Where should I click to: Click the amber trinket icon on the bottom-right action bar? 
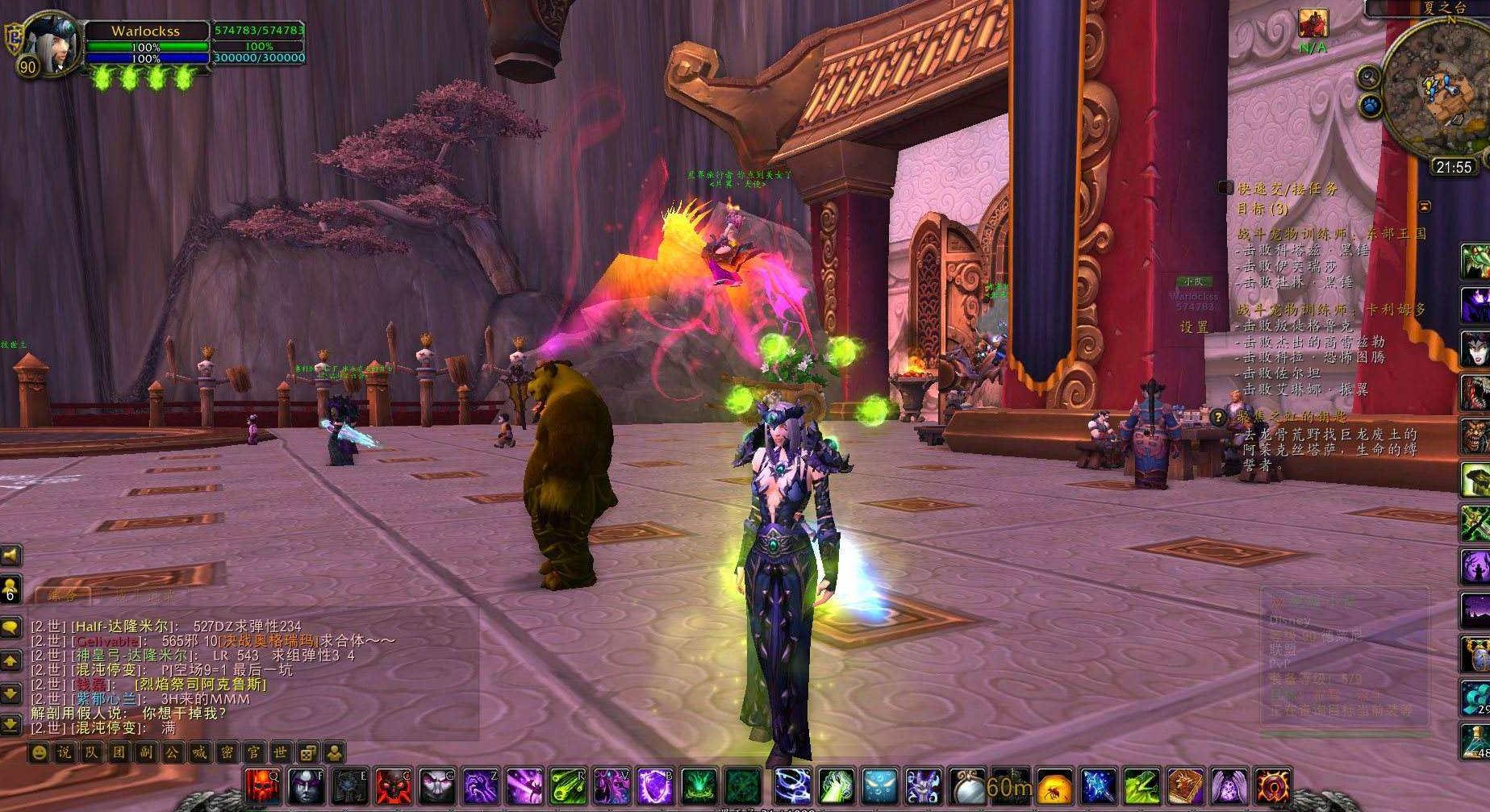pyautogui.click(x=1053, y=786)
